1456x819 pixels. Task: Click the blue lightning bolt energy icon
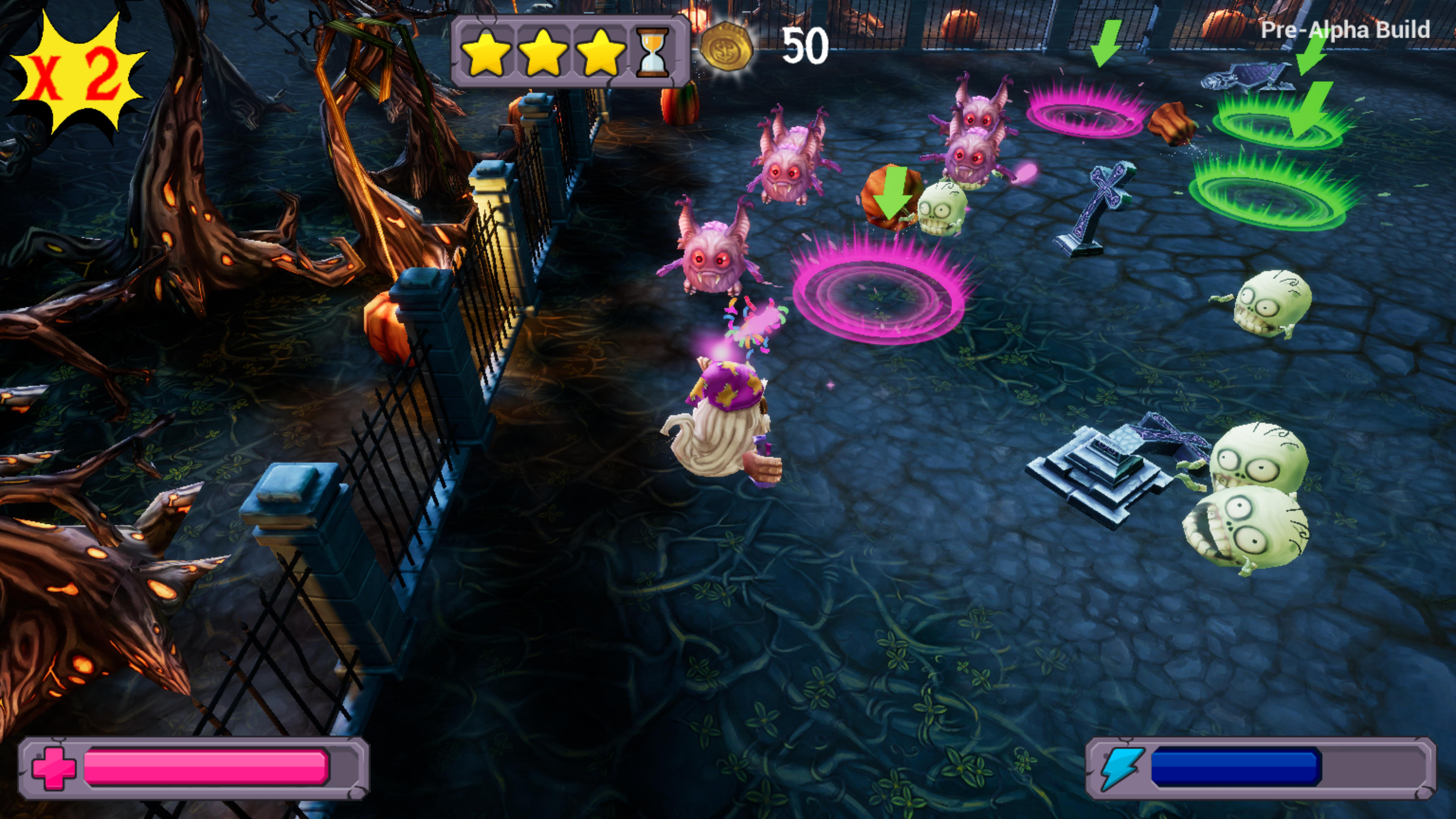point(1122,767)
